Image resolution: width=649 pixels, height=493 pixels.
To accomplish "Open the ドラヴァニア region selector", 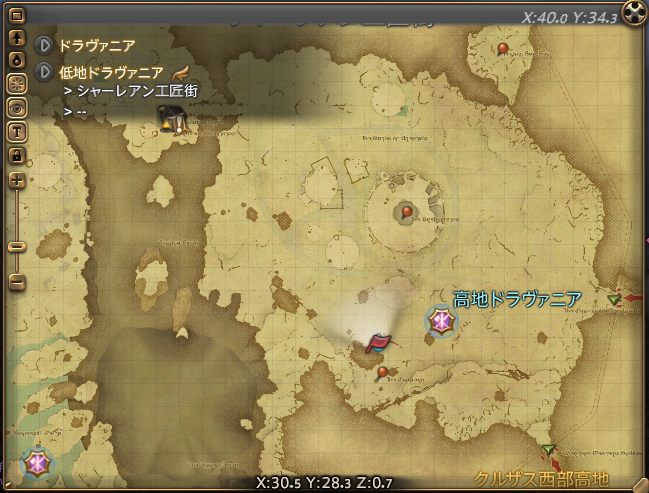I will point(44,45).
